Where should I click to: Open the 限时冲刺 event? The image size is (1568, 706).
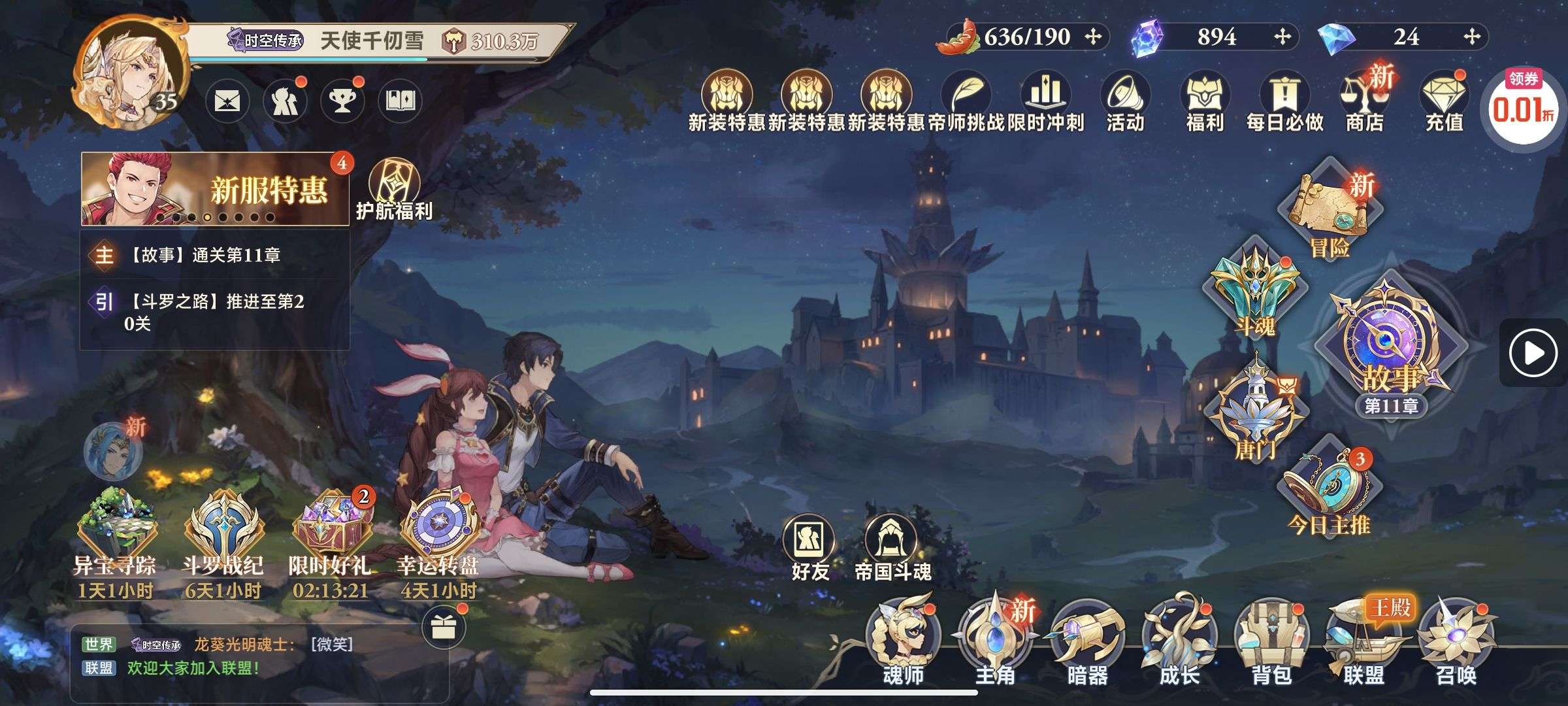[1045, 103]
